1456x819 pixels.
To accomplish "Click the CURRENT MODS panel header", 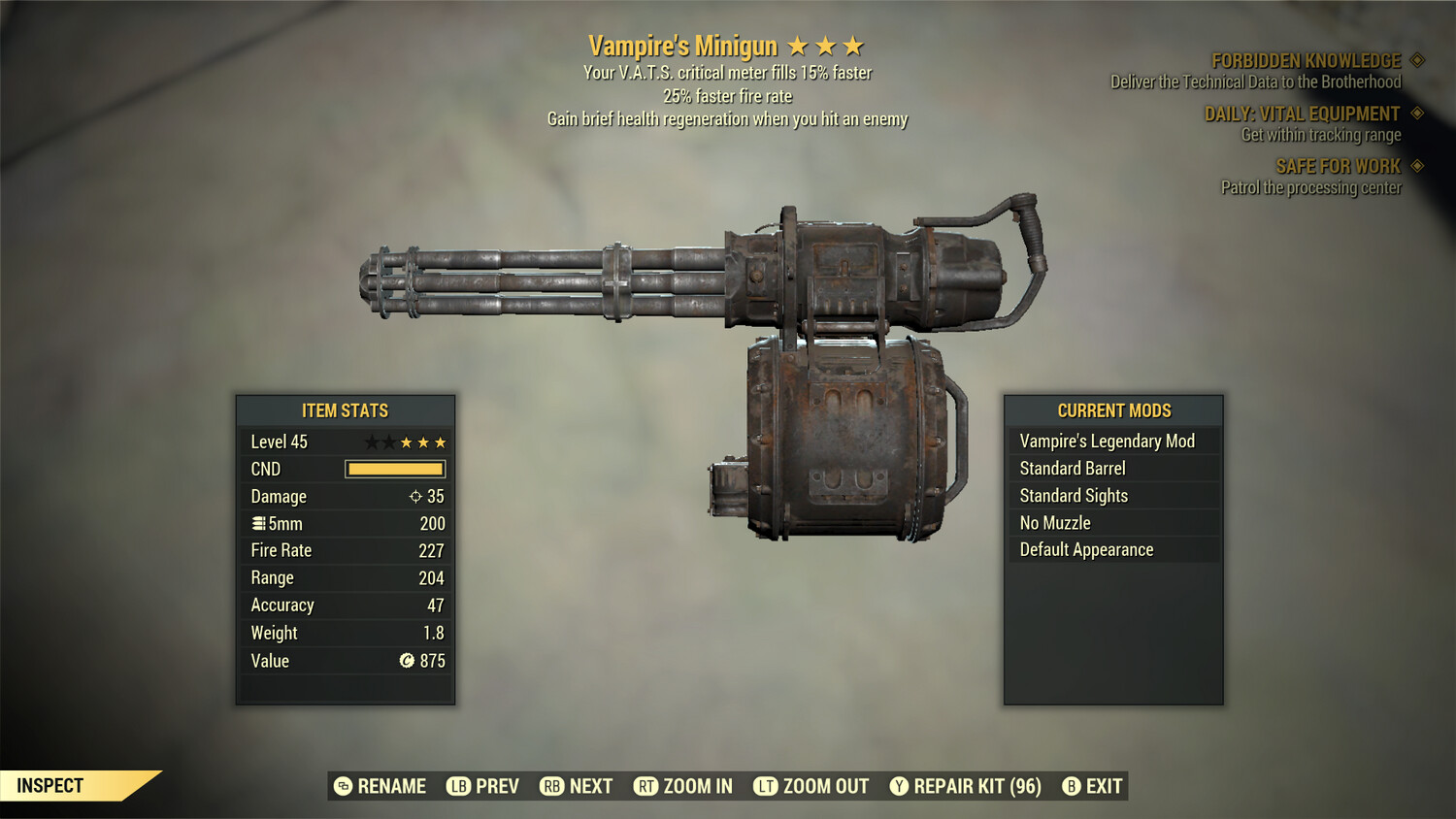I will point(1113,410).
